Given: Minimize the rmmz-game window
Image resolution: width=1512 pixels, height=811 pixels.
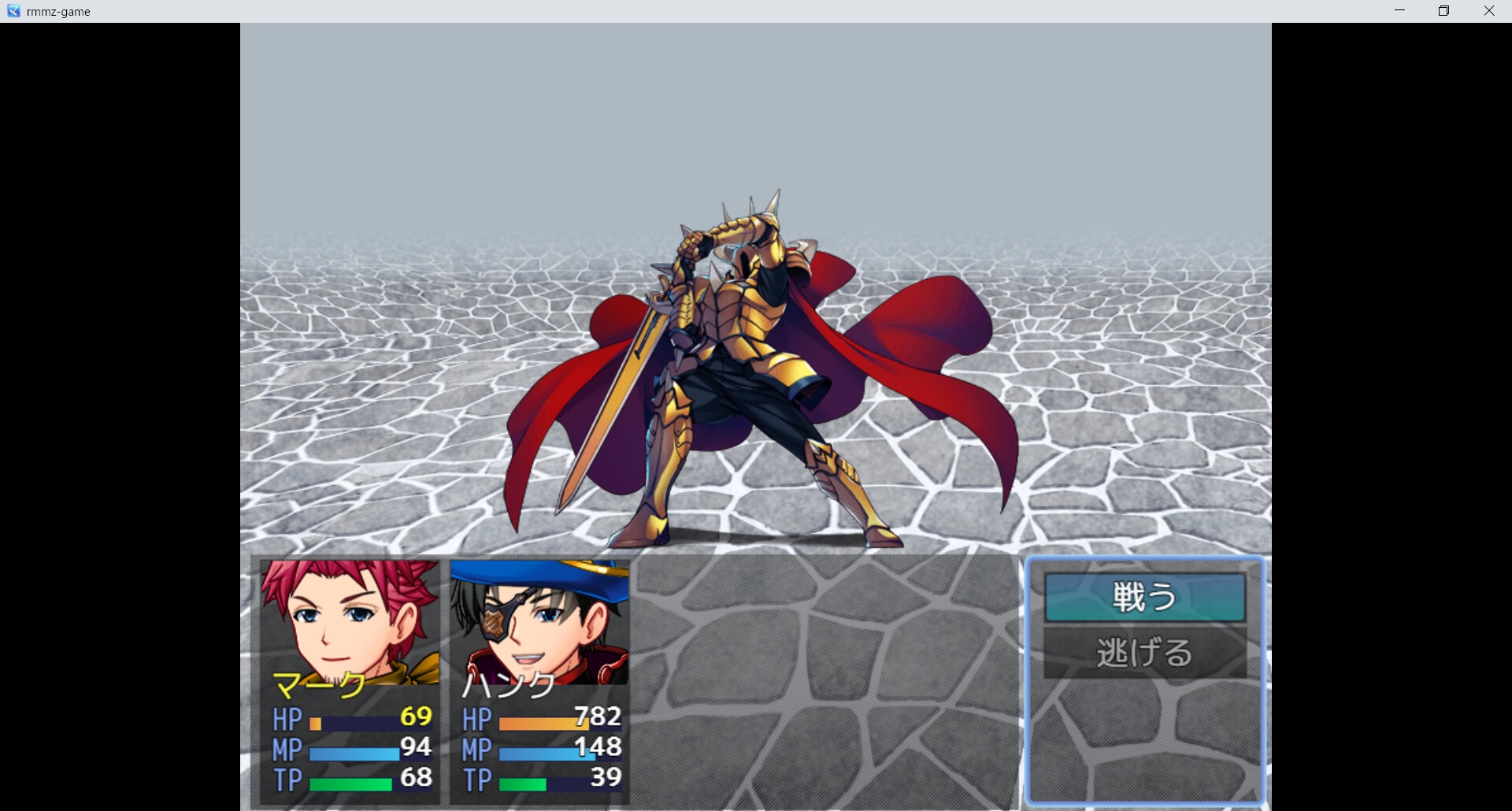Looking at the screenshot, I should pyautogui.click(x=1399, y=11).
